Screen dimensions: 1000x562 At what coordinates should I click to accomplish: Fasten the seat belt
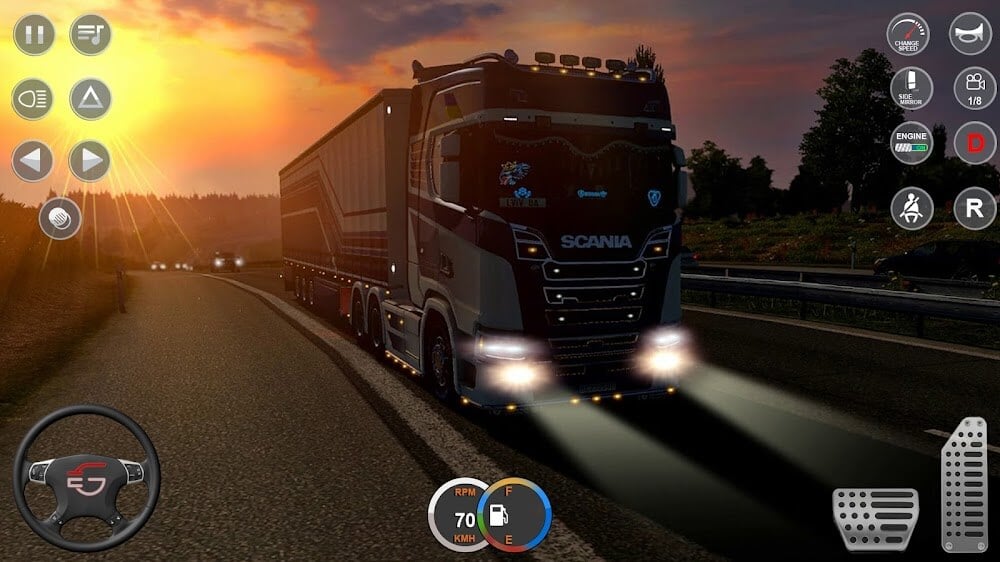(x=911, y=208)
